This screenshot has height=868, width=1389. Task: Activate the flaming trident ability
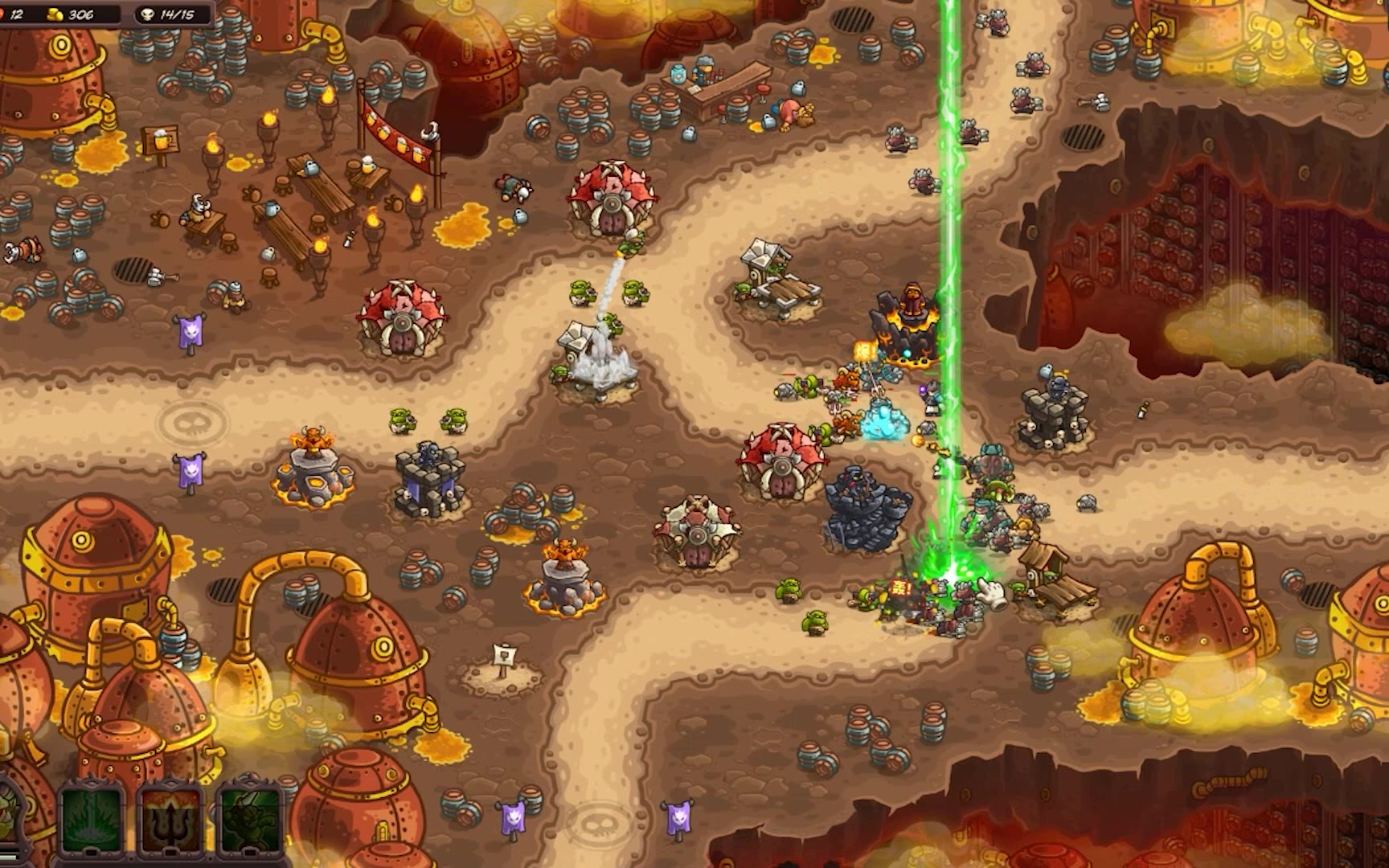171,818
